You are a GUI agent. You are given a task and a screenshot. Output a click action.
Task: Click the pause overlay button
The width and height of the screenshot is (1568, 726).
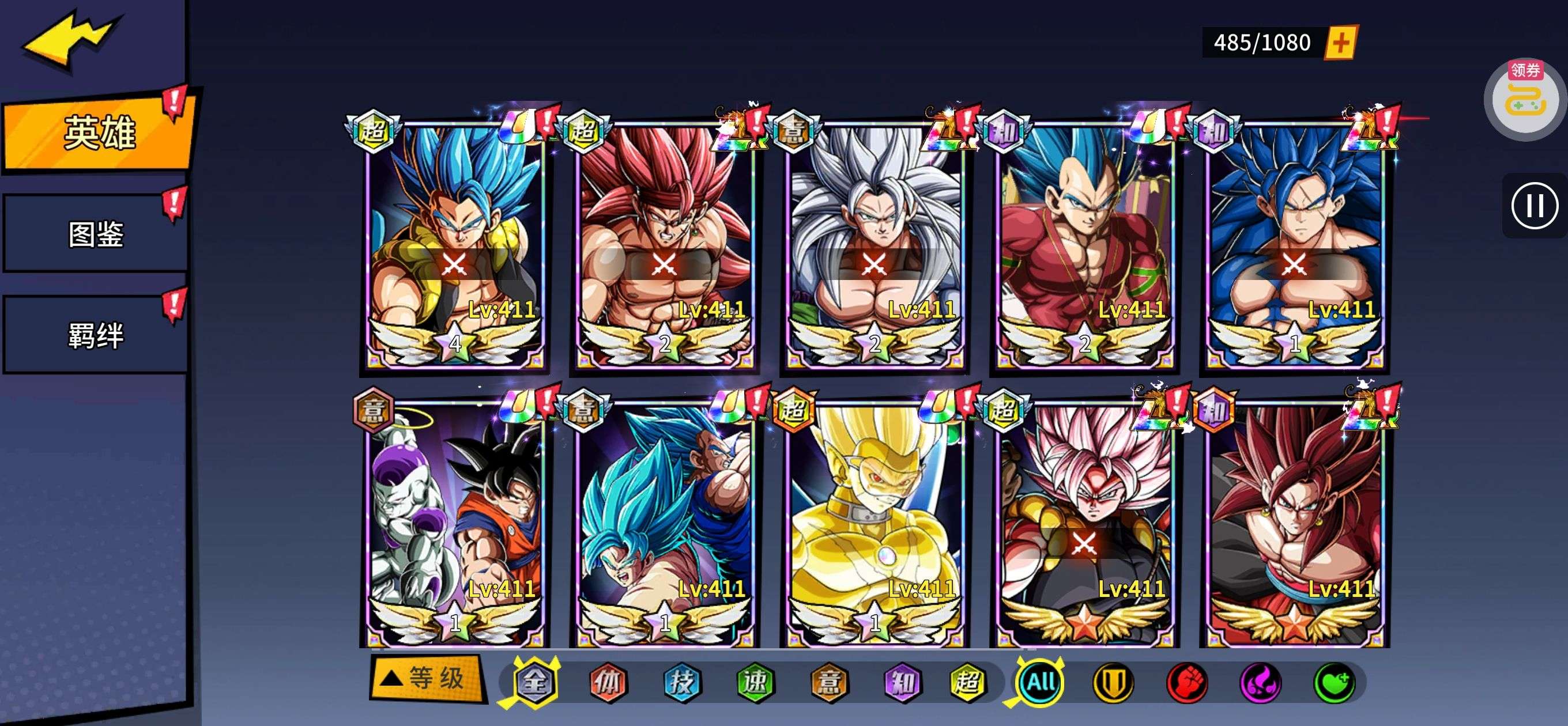pos(1534,206)
